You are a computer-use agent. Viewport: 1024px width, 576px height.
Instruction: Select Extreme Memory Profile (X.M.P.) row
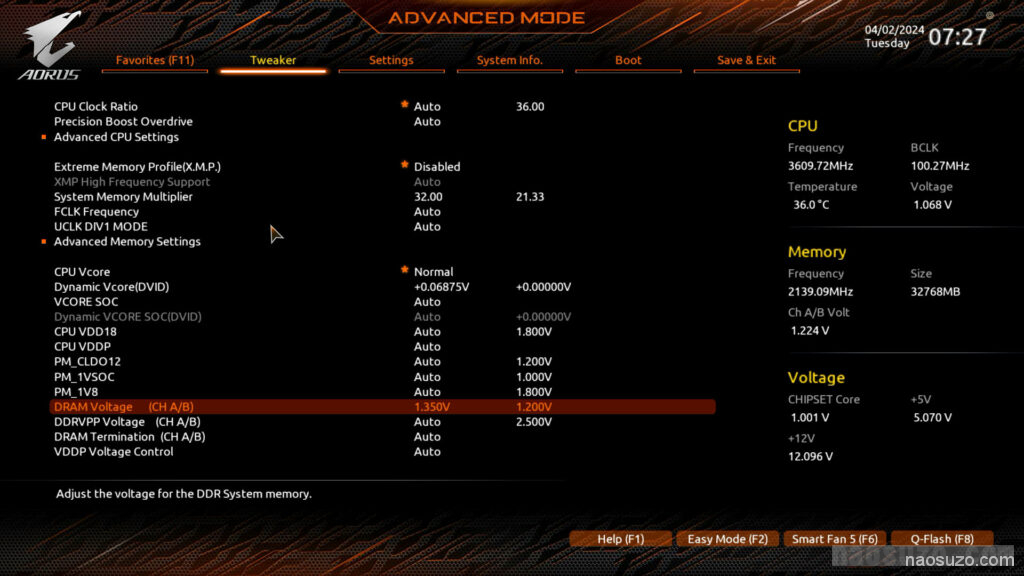pos(137,166)
